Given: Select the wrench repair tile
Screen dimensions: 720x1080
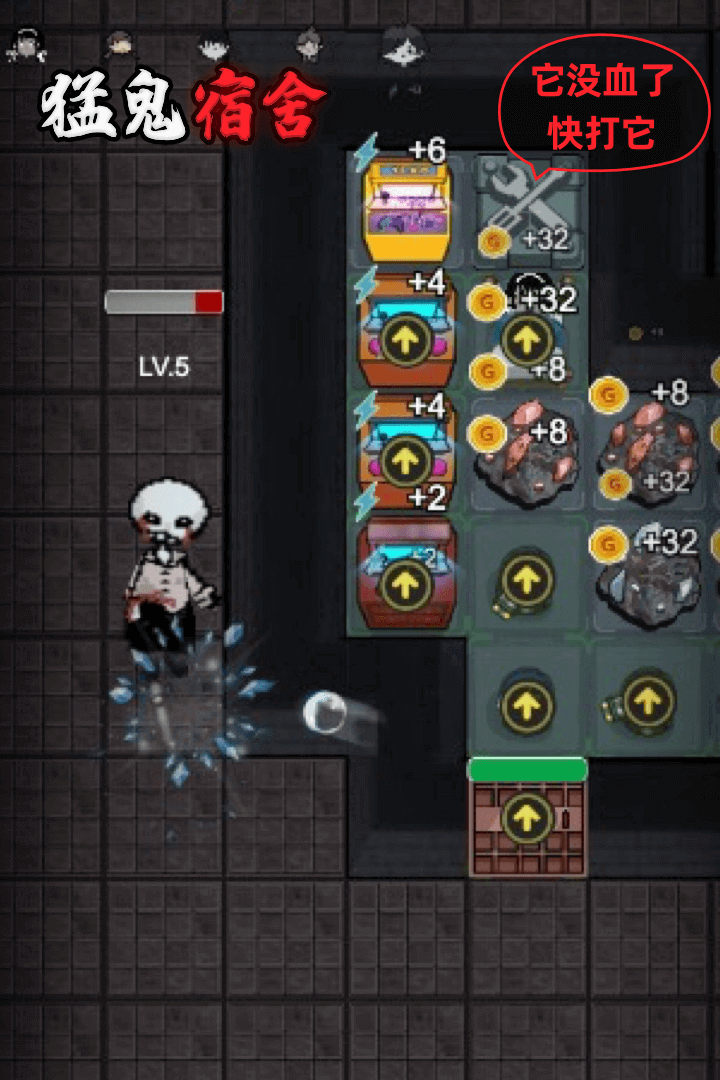Looking at the screenshot, I should pyautogui.click(x=527, y=211).
